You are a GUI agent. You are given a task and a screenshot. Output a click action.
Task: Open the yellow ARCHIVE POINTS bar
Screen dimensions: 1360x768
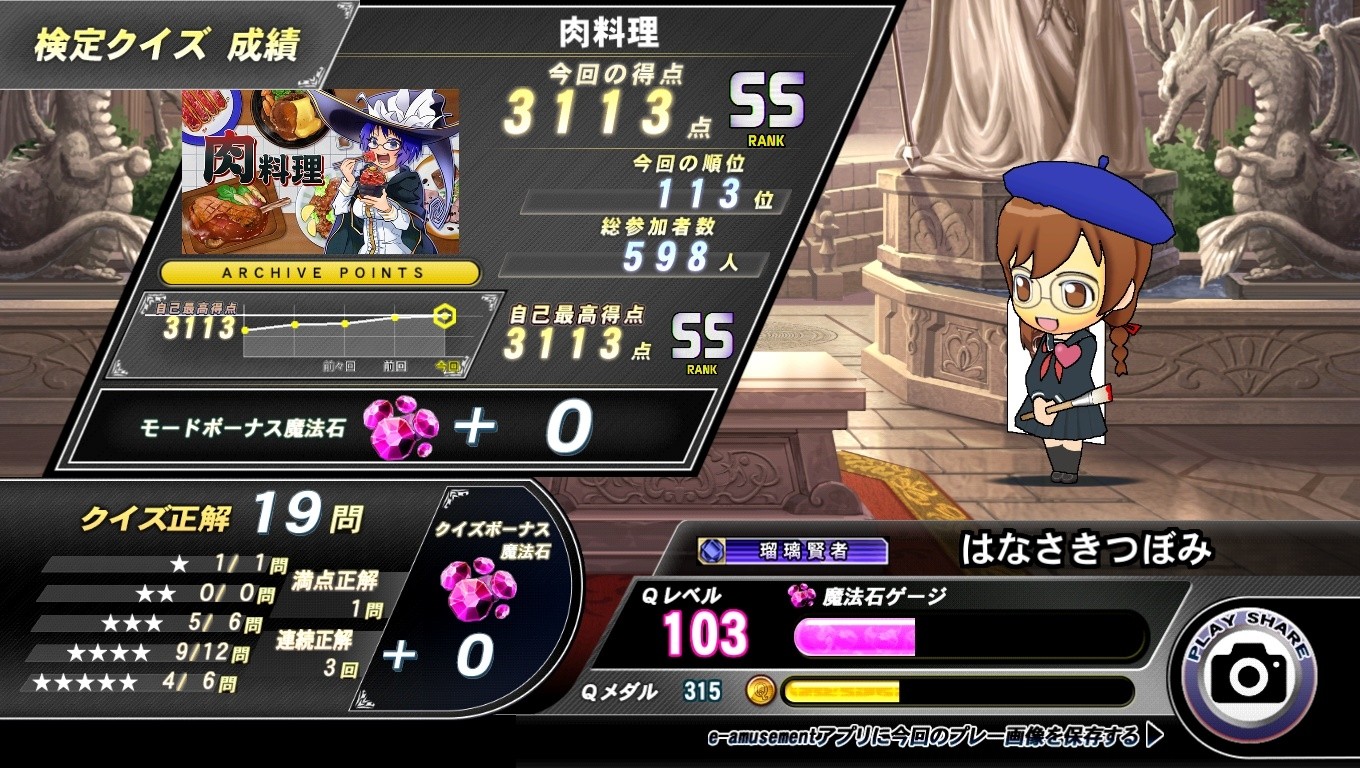(x=320, y=272)
